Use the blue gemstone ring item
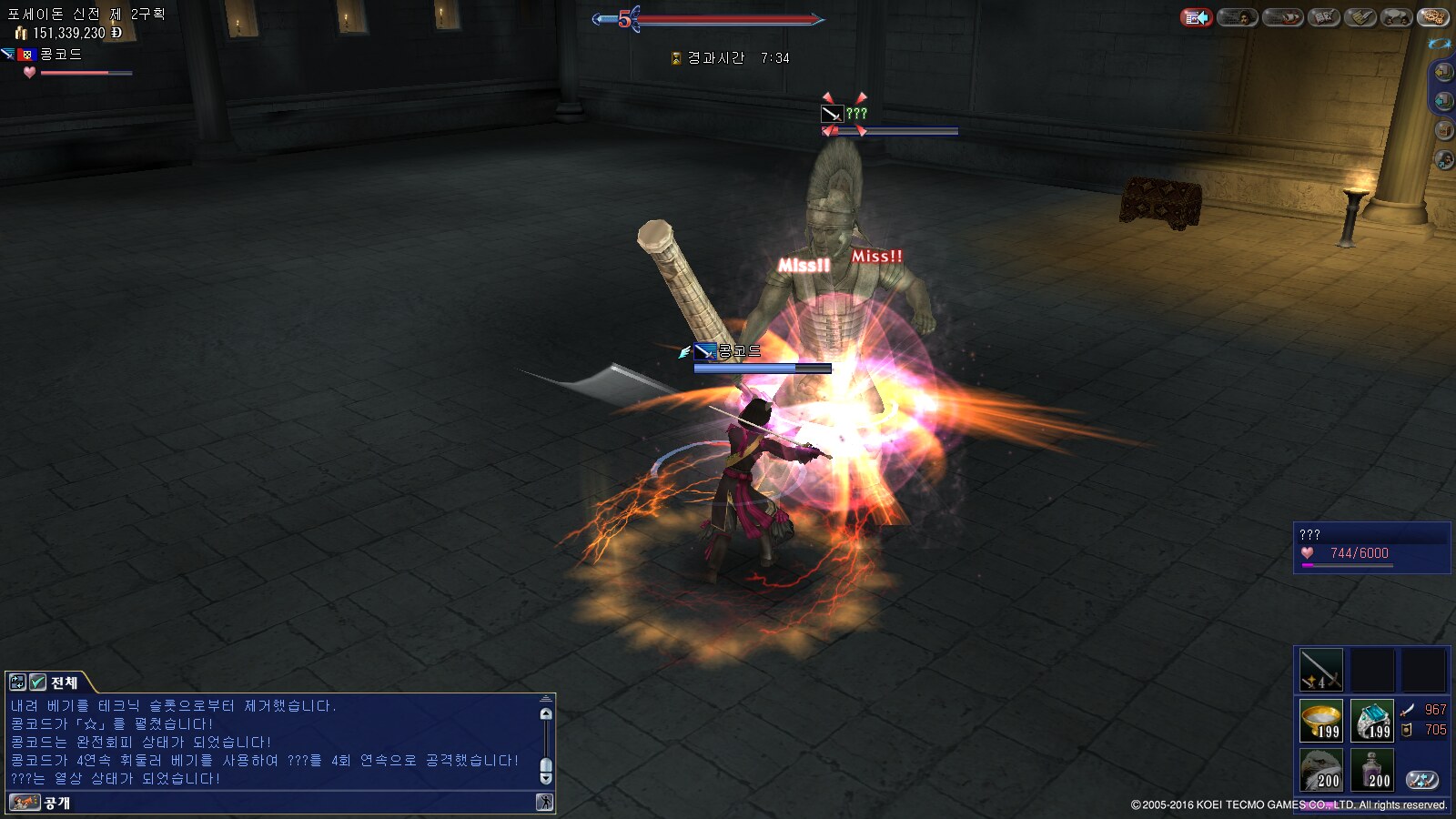This screenshot has width=1456, height=819. coord(1371,721)
